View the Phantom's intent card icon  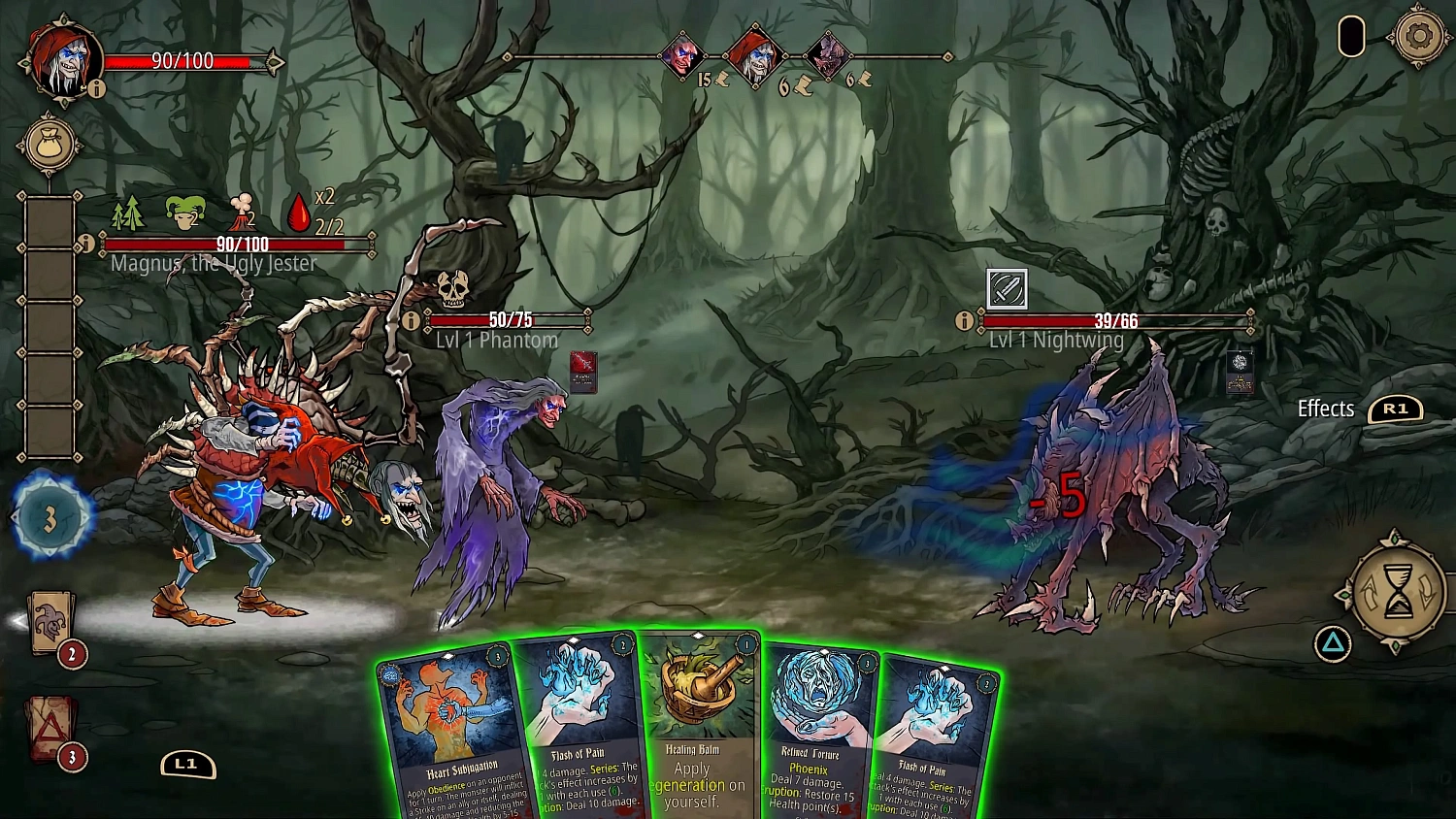coord(581,374)
